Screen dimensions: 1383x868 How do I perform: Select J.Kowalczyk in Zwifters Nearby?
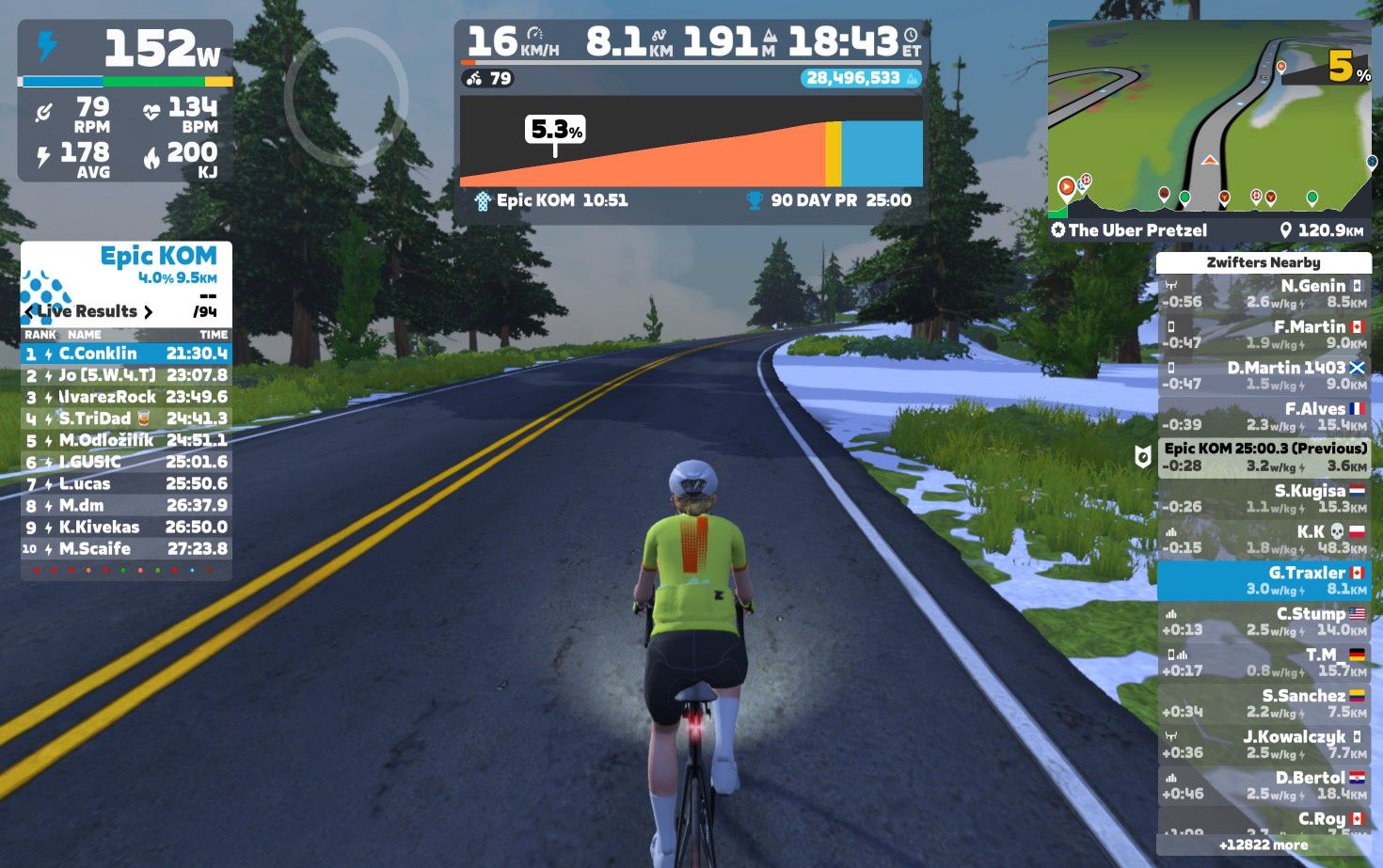(1264, 744)
